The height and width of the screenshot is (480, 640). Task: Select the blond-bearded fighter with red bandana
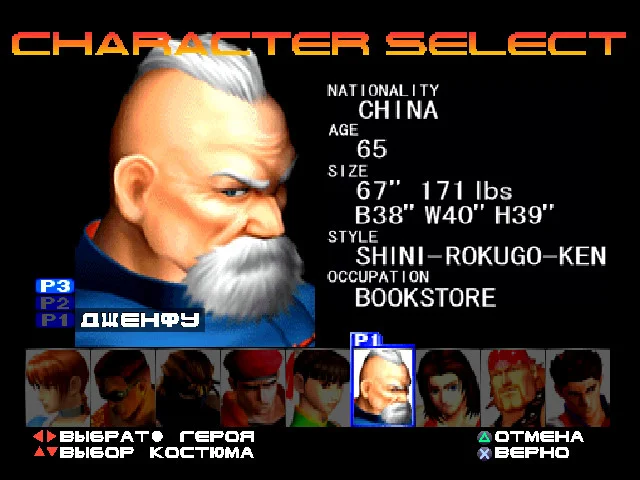pos(512,387)
